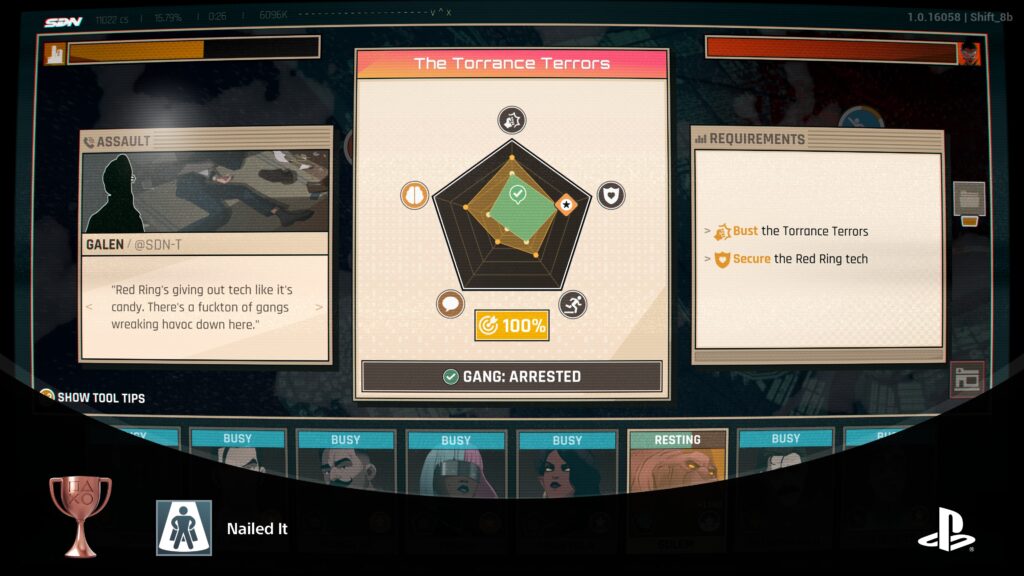Choose the Busy pink-haired visor hero card
Image resolution: width=1024 pixels, height=576 pixels.
[x=455, y=461]
